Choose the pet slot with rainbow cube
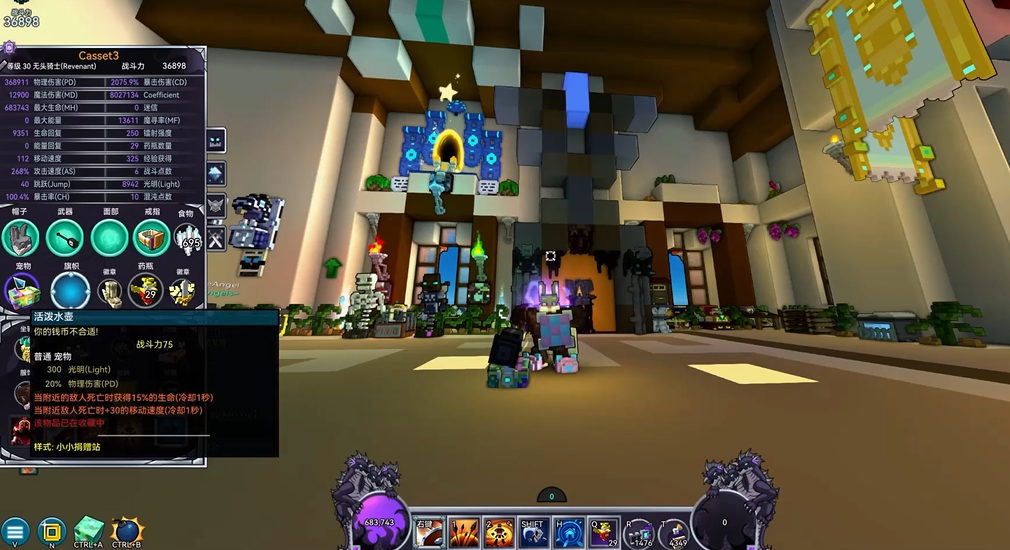This screenshot has width=1010, height=550. point(20,291)
